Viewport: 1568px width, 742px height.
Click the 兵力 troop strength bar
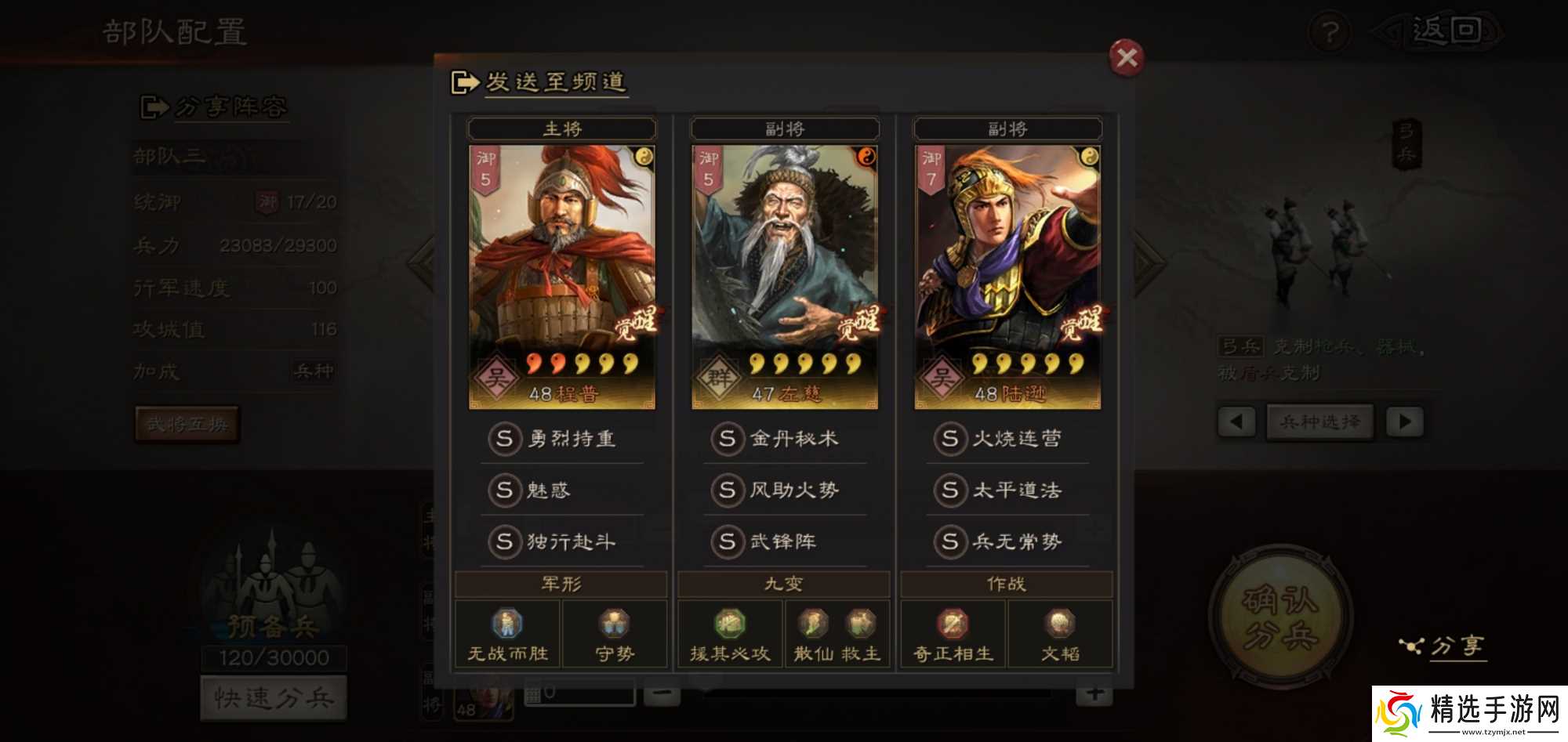click(x=235, y=244)
